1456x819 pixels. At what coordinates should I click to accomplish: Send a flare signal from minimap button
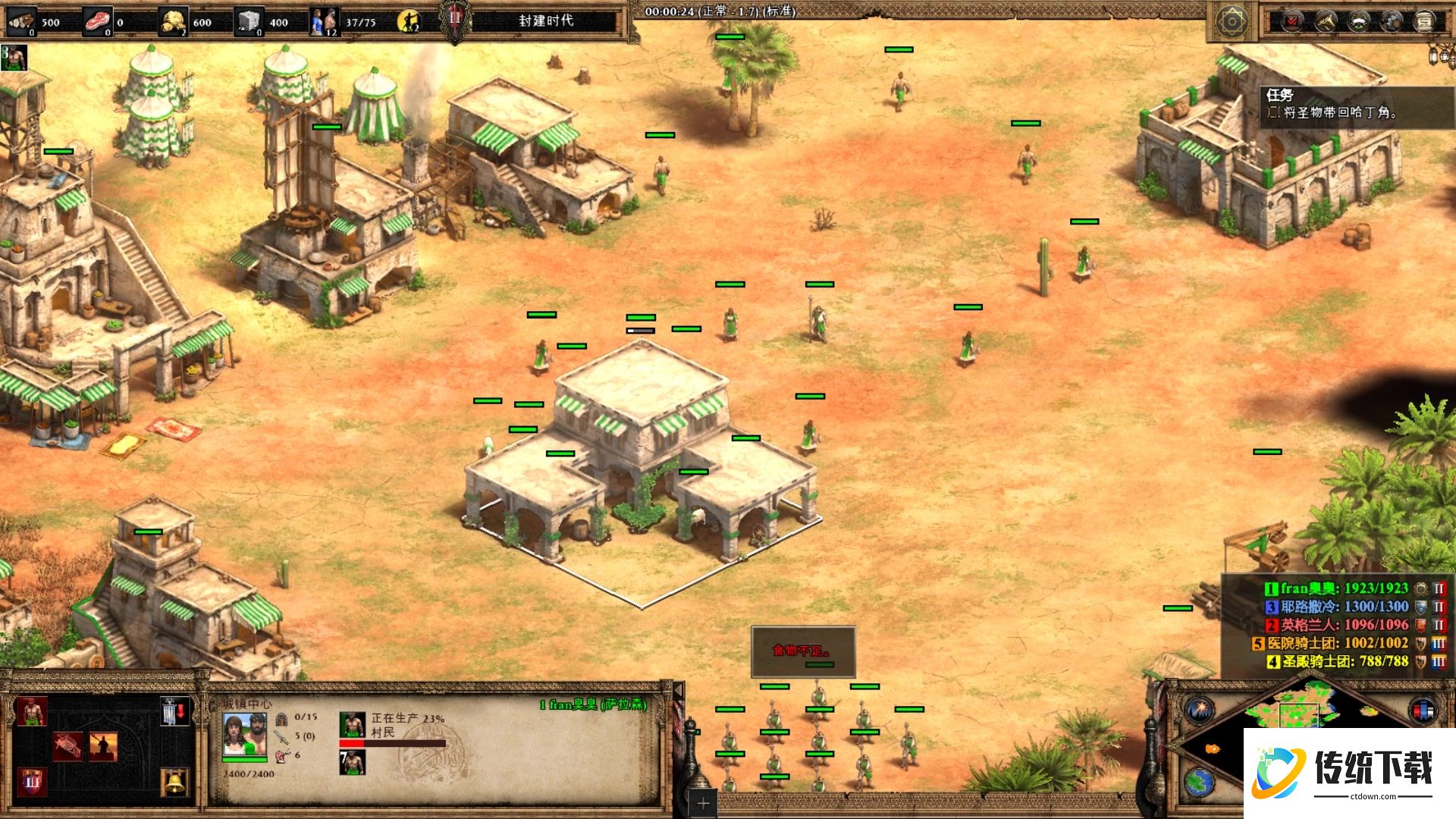click(1200, 711)
